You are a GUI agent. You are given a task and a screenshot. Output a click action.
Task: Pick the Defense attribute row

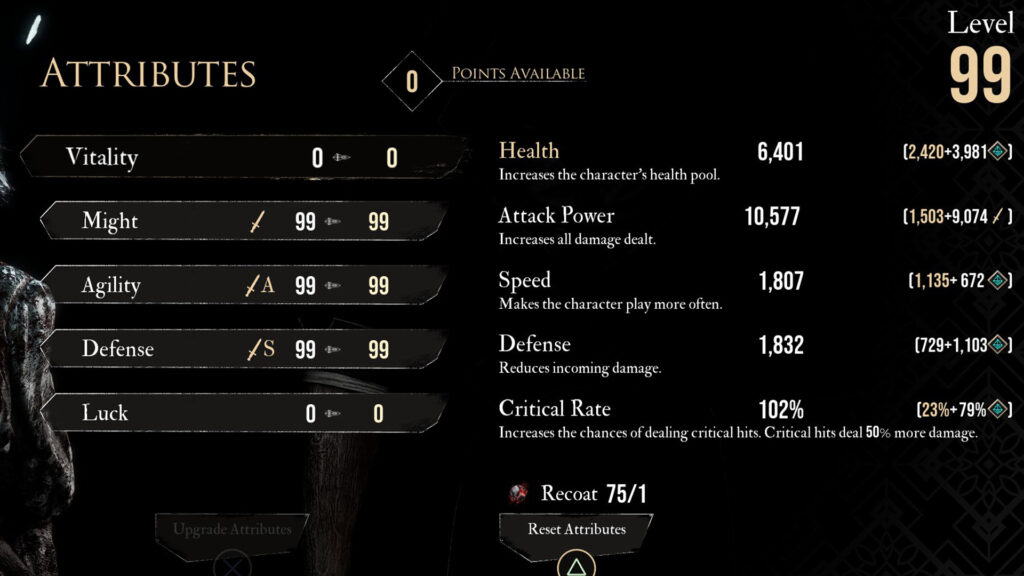click(x=240, y=349)
